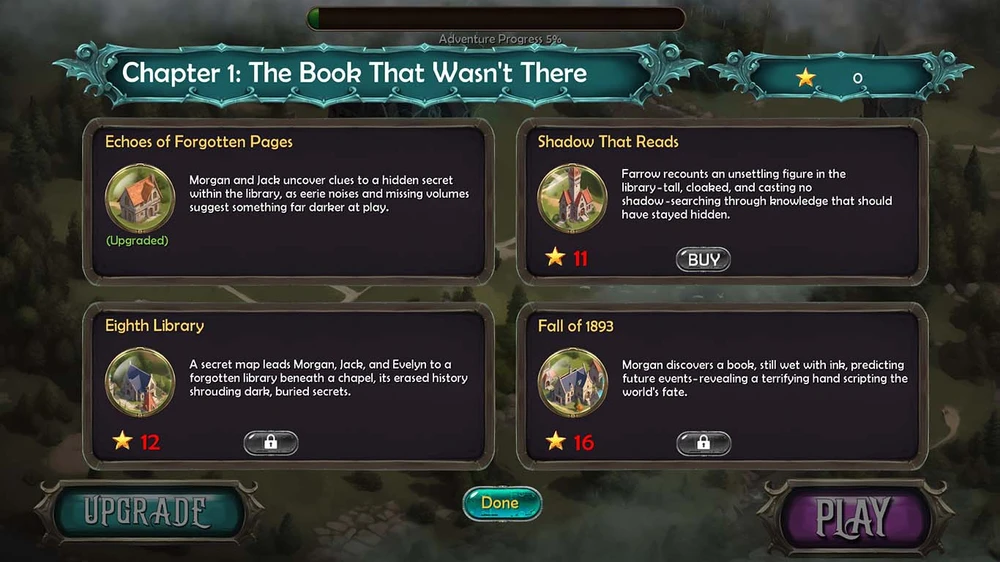
Task: Select the Echoes of Forgotten Pages house icon
Action: (x=140, y=198)
